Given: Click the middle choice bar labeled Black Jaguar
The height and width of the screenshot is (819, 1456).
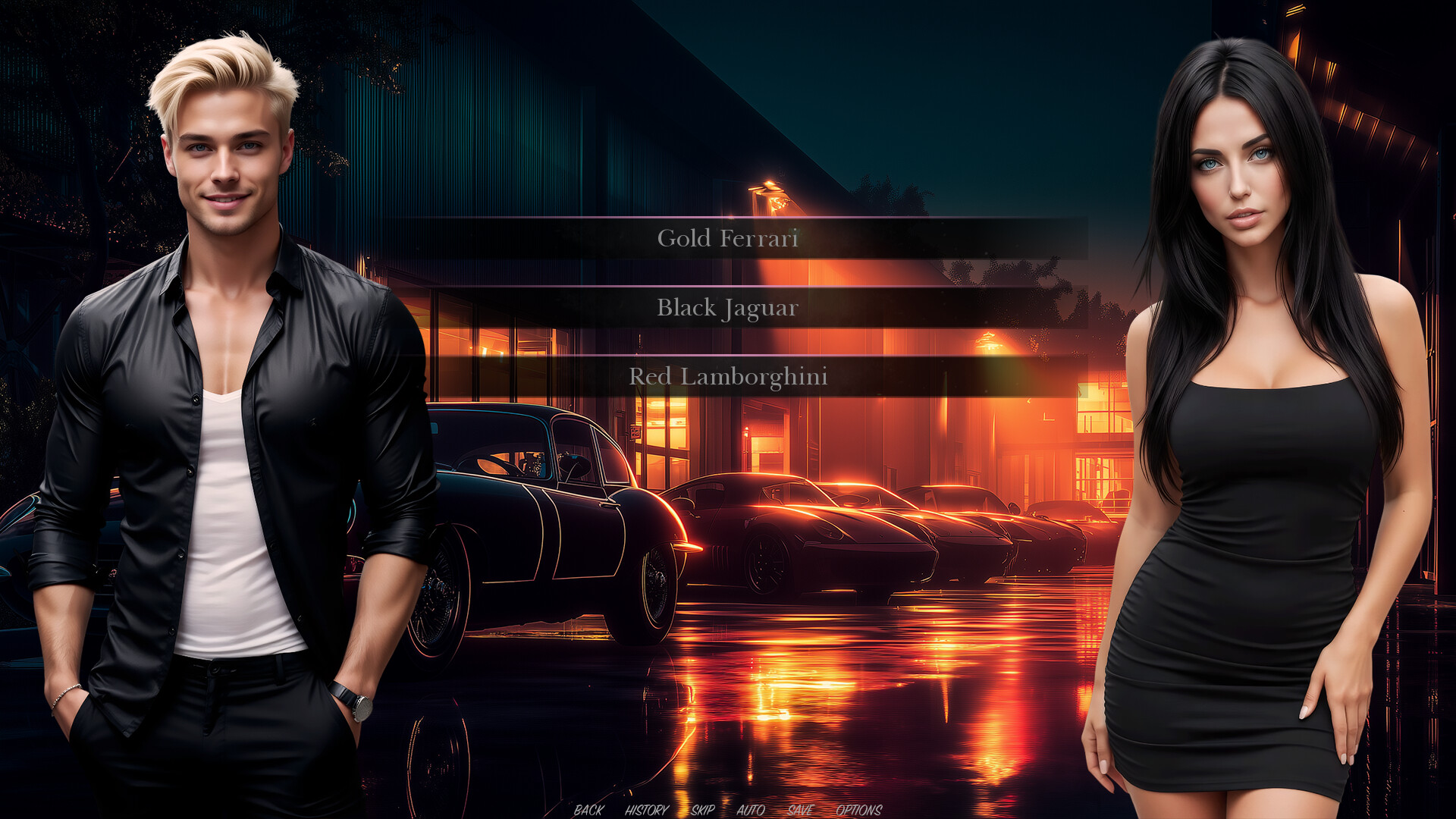Looking at the screenshot, I should [x=728, y=308].
